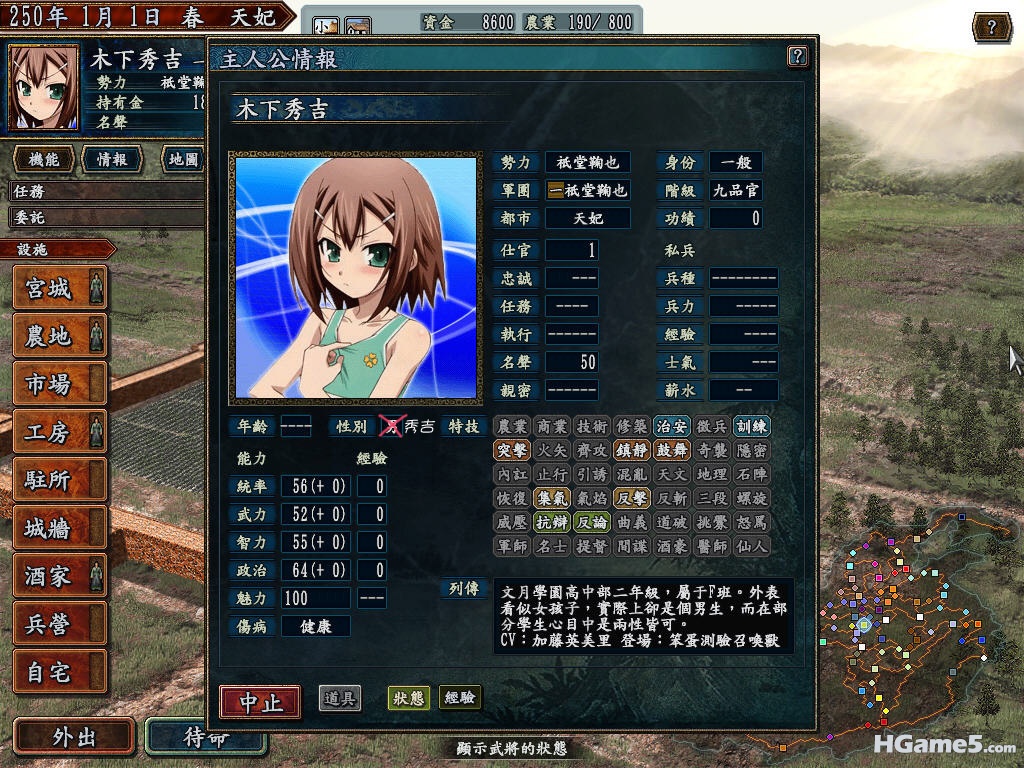Open the 情報 information menu

pos(111,159)
